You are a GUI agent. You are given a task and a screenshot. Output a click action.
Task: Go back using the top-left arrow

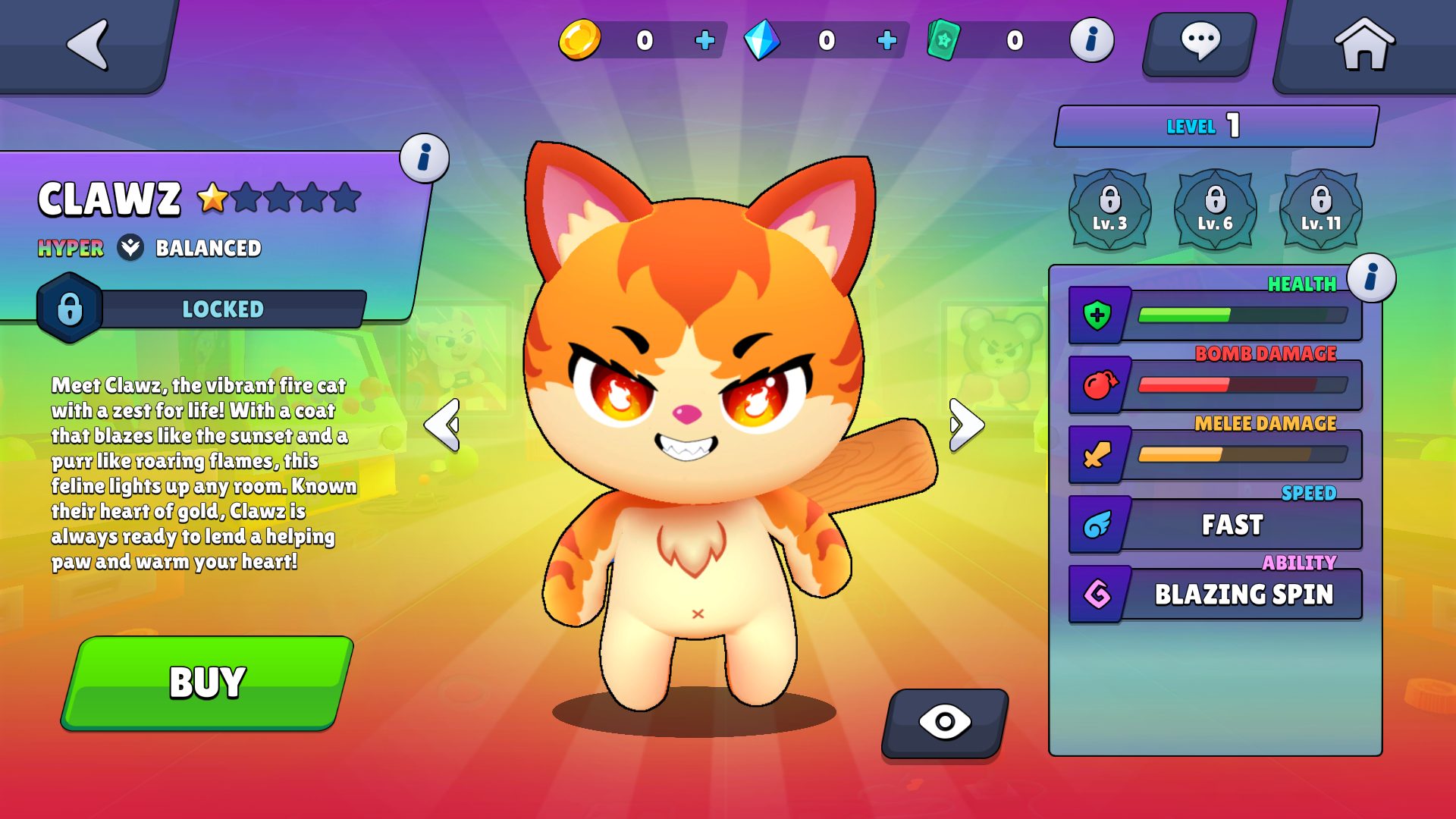point(88,45)
